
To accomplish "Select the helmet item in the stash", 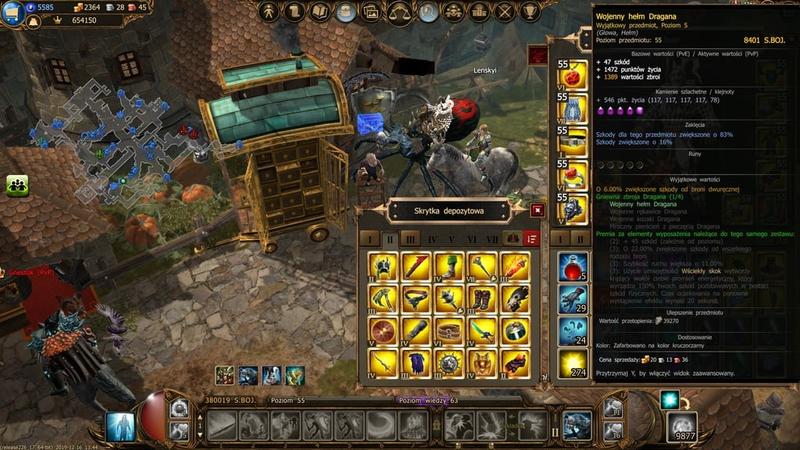I will (x=383, y=267).
